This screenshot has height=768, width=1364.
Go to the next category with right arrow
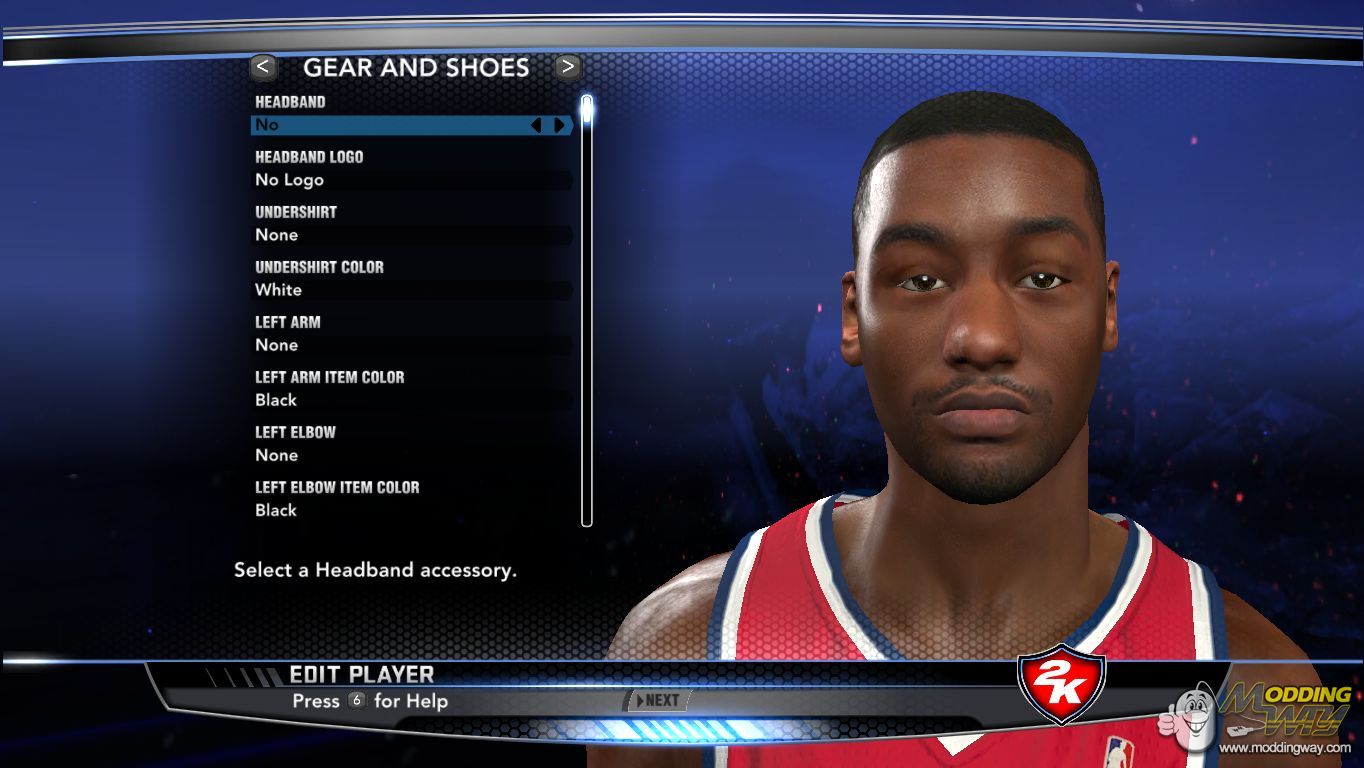[x=568, y=67]
